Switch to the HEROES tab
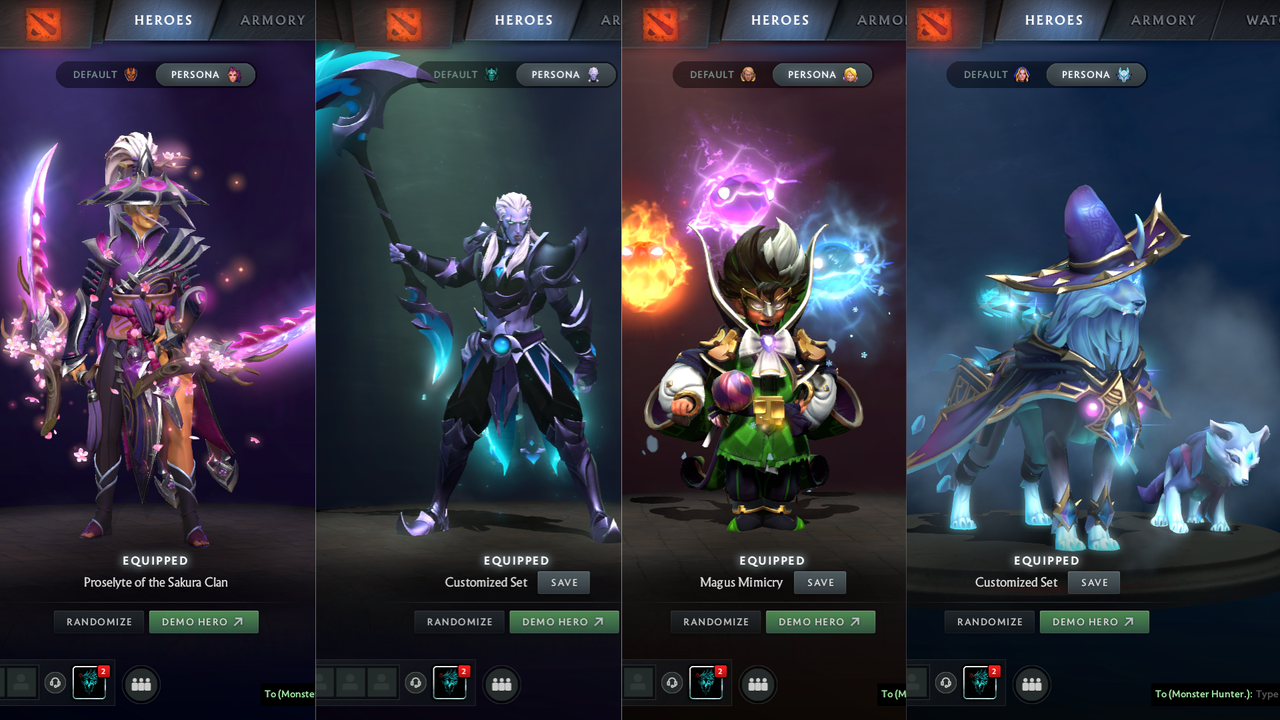The image size is (1280, 720). tap(162, 20)
